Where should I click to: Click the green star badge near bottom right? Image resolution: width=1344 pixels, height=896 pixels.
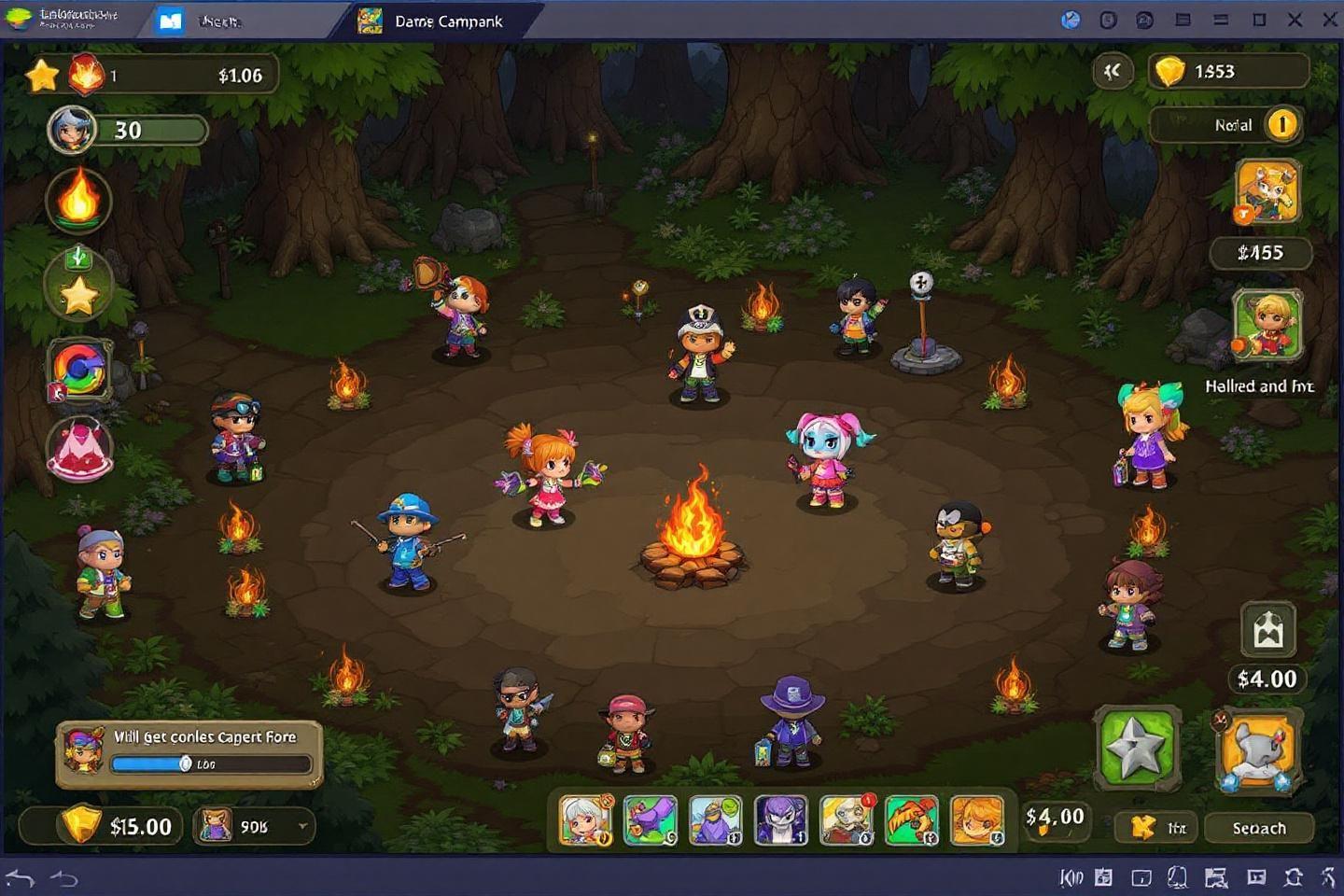tap(1137, 748)
